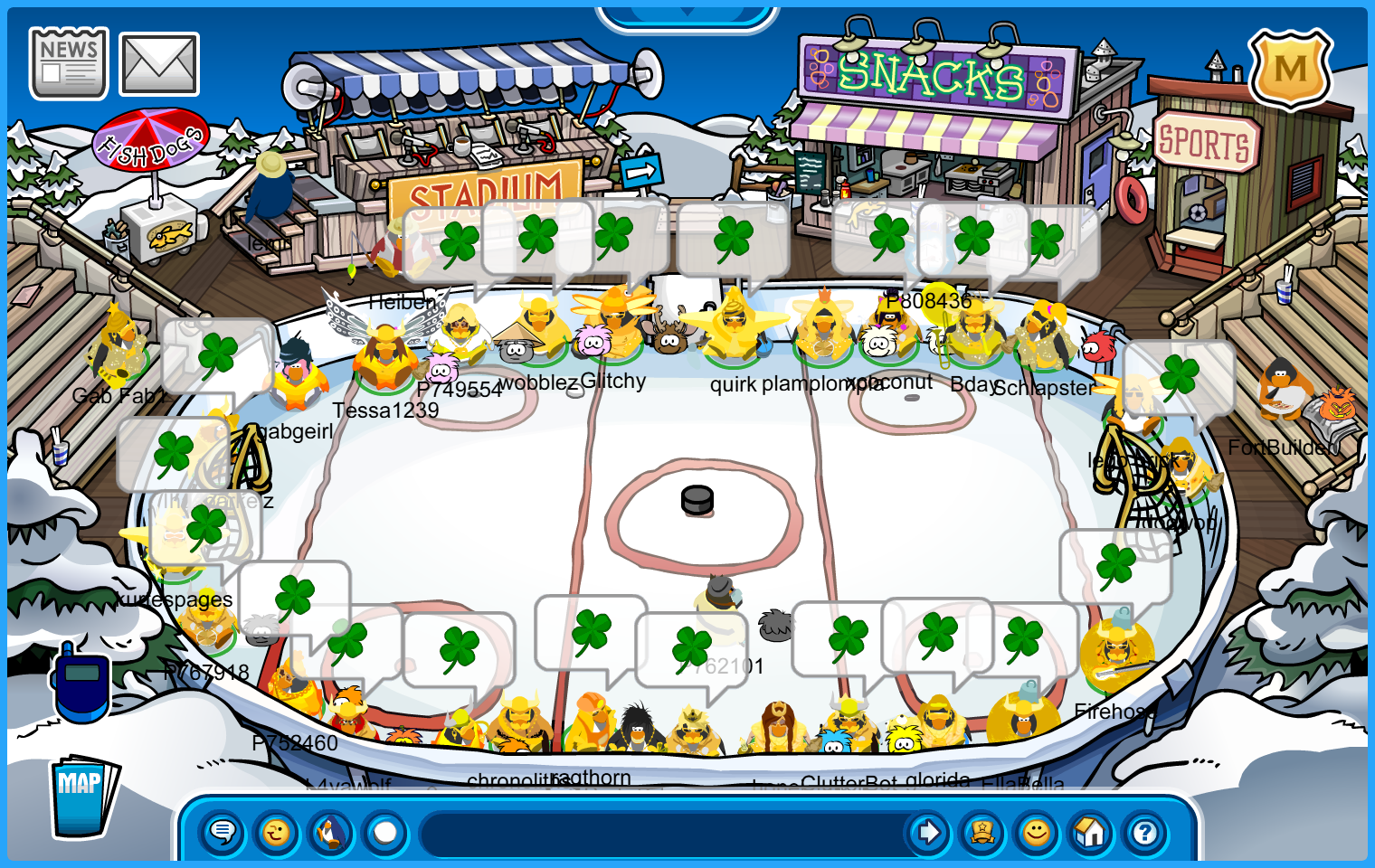The height and width of the screenshot is (868, 1375).
Task: Check the mail envelope icon
Action: pos(159,64)
